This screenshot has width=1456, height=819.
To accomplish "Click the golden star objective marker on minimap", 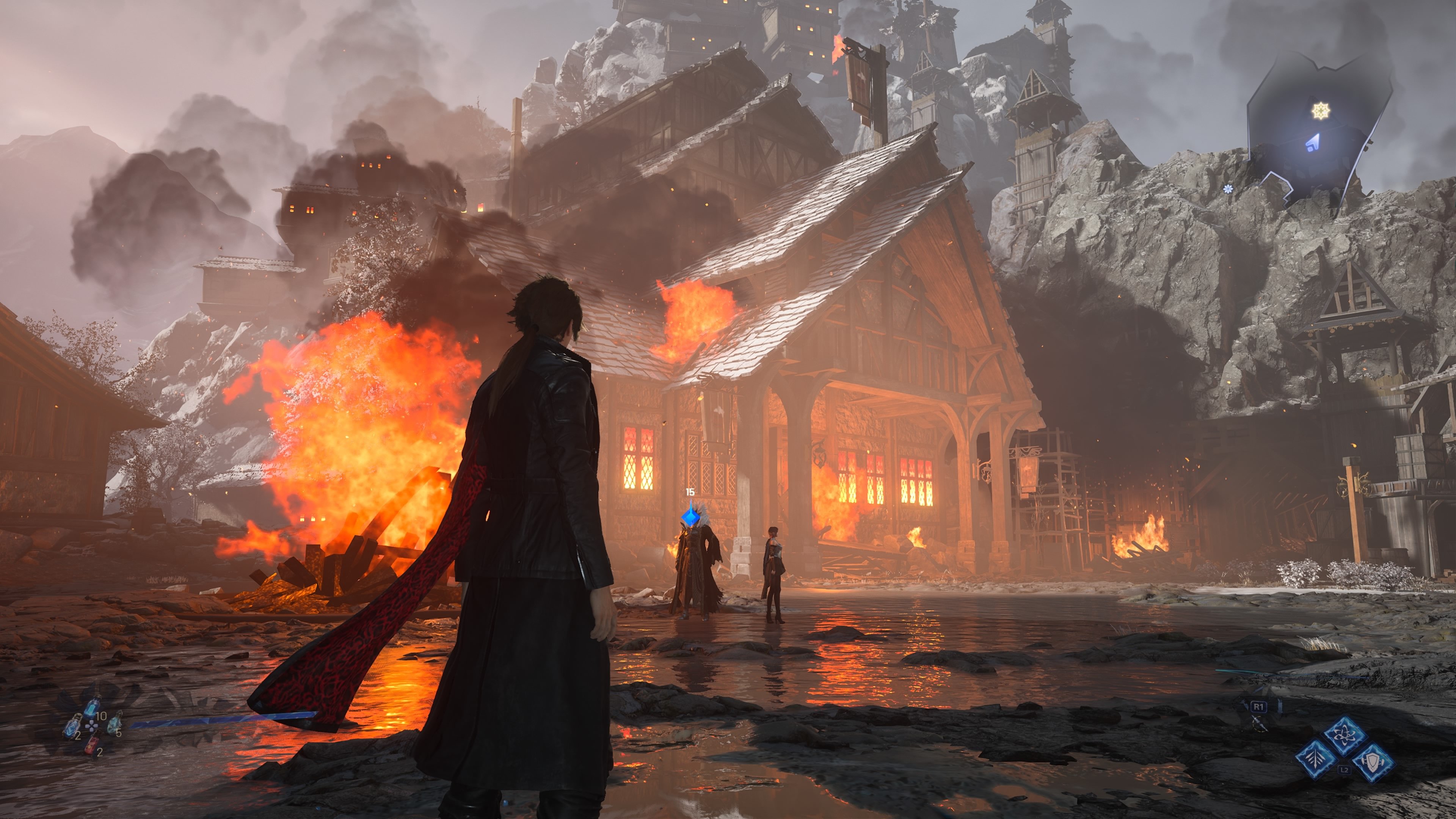I will click(x=1320, y=111).
